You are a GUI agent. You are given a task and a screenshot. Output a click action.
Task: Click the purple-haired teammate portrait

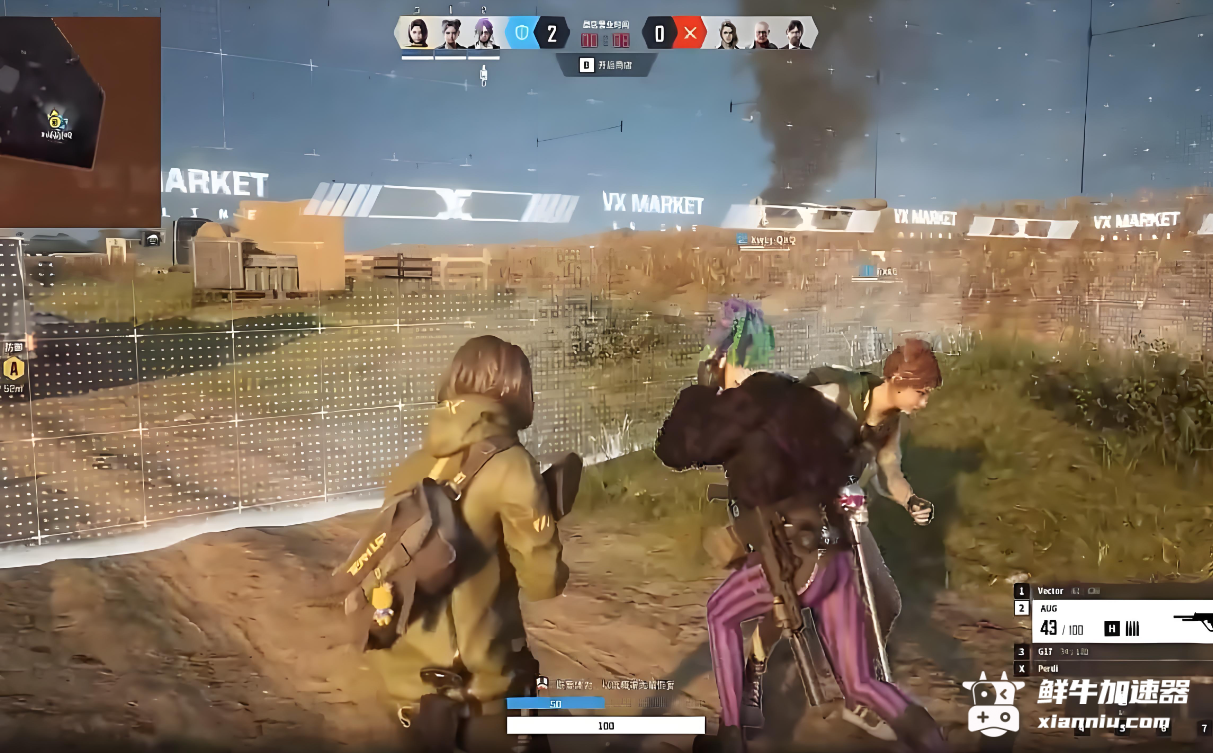(486, 34)
